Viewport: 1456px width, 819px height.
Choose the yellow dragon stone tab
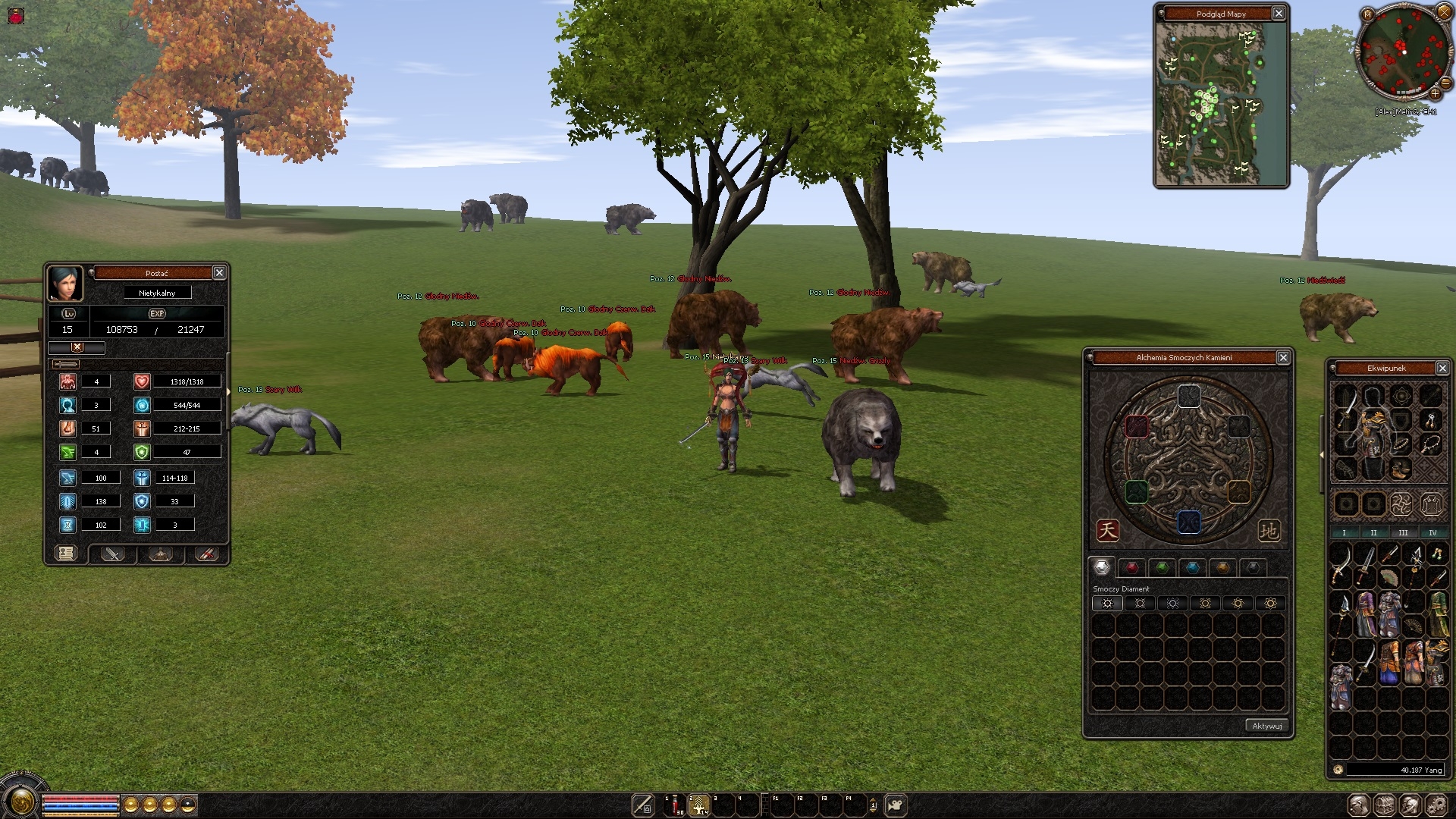[x=1222, y=567]
